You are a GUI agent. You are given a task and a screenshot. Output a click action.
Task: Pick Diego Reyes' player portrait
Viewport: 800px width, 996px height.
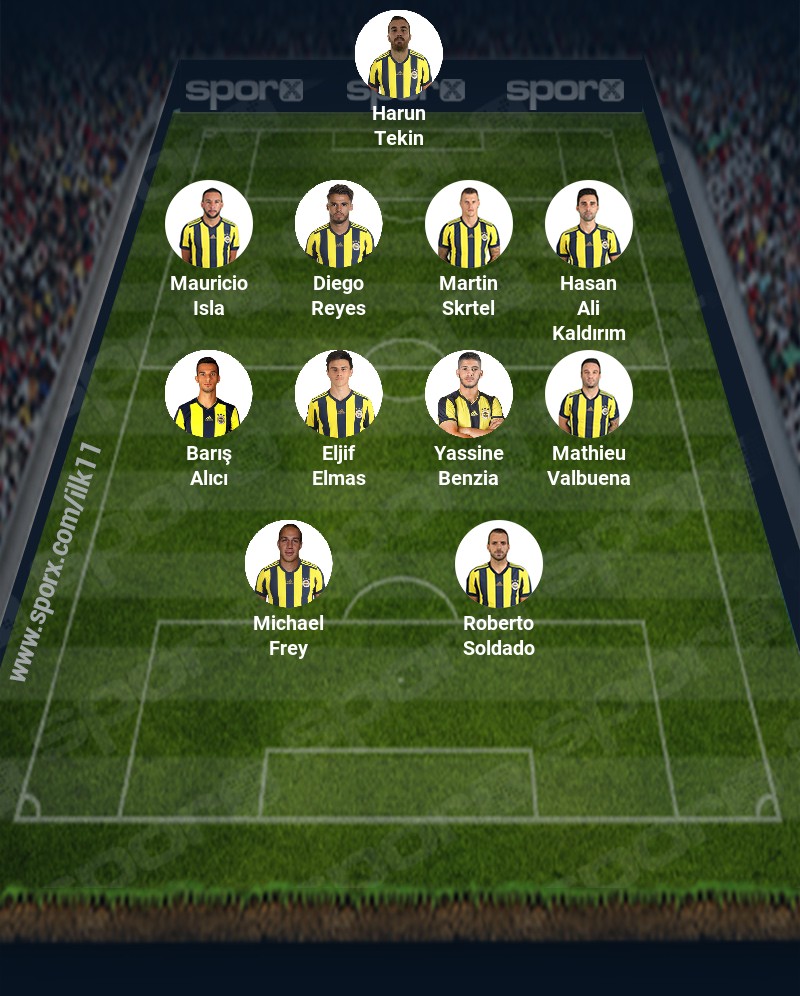coord(339,224)
